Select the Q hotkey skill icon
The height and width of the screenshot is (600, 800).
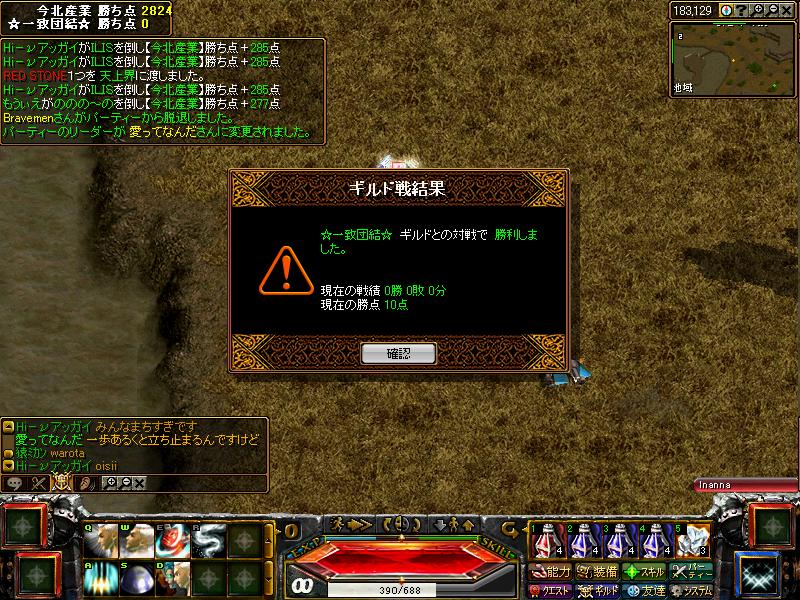click(99, 541)
